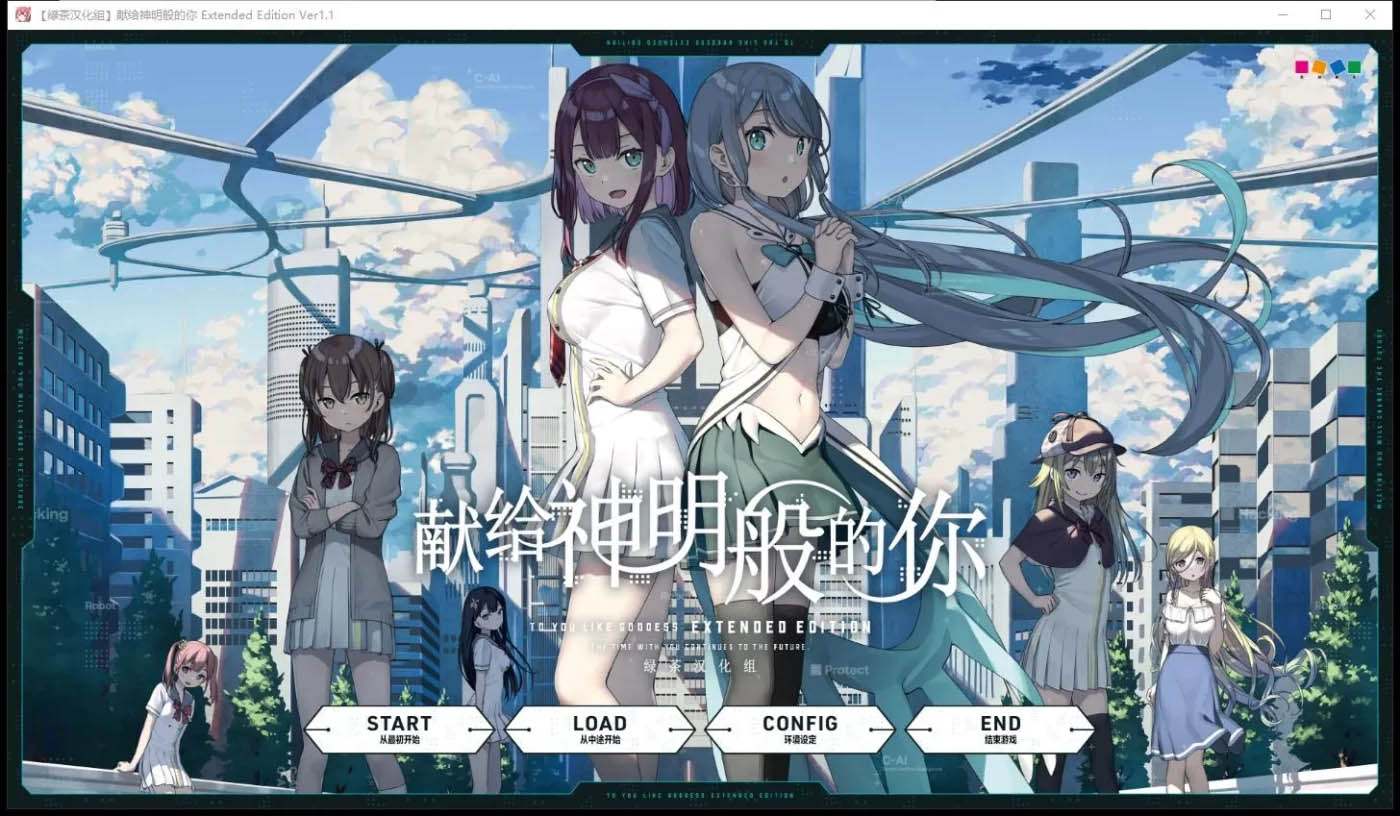This screenshot has height=816, width=1400.
Task: Click the orange square icon top-right
Action: [1319, 65]
